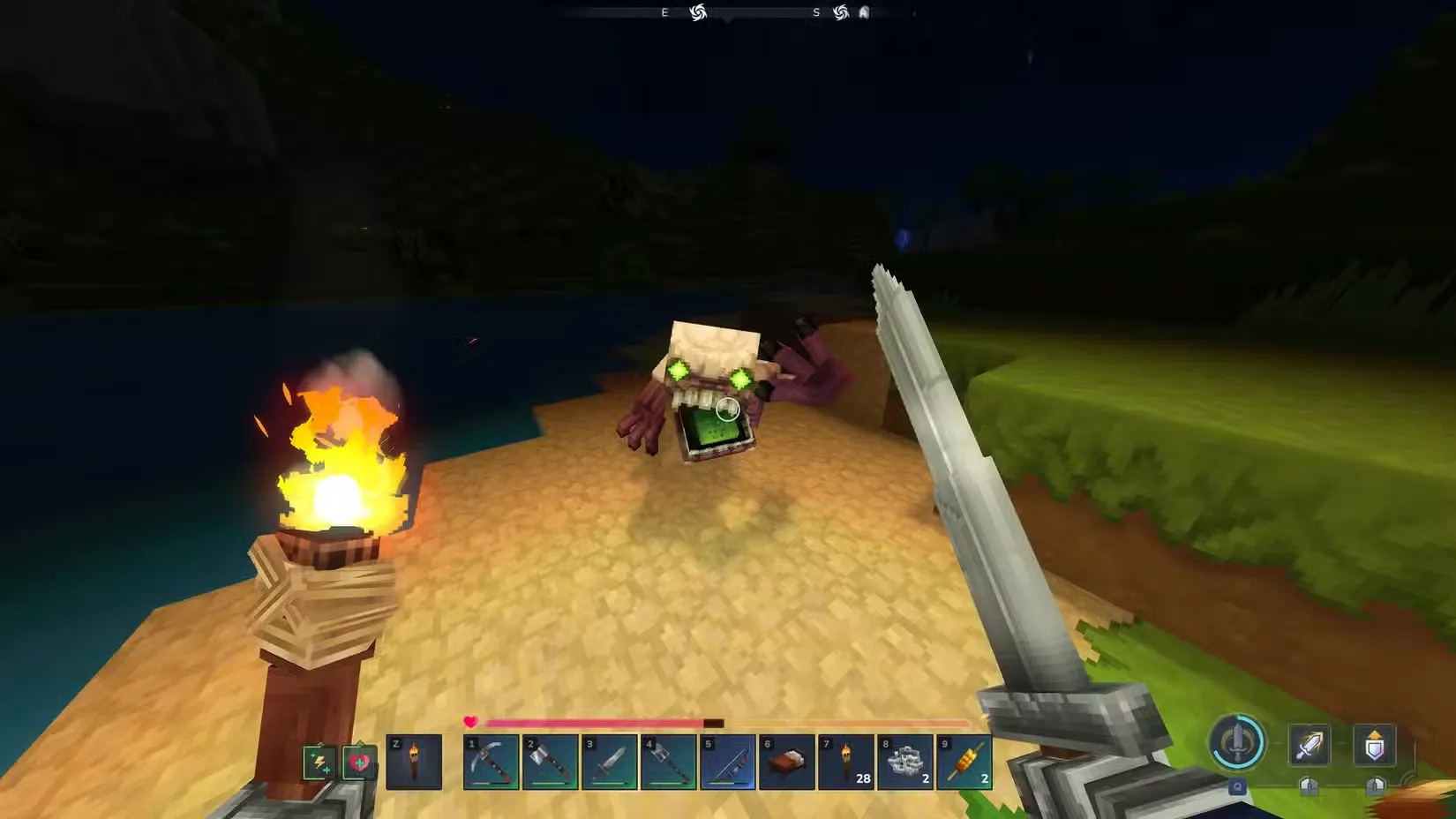The image size is (1456, 819).
Task: Toggle the Q keybind indicator
Action: (x=1238, y=786)
